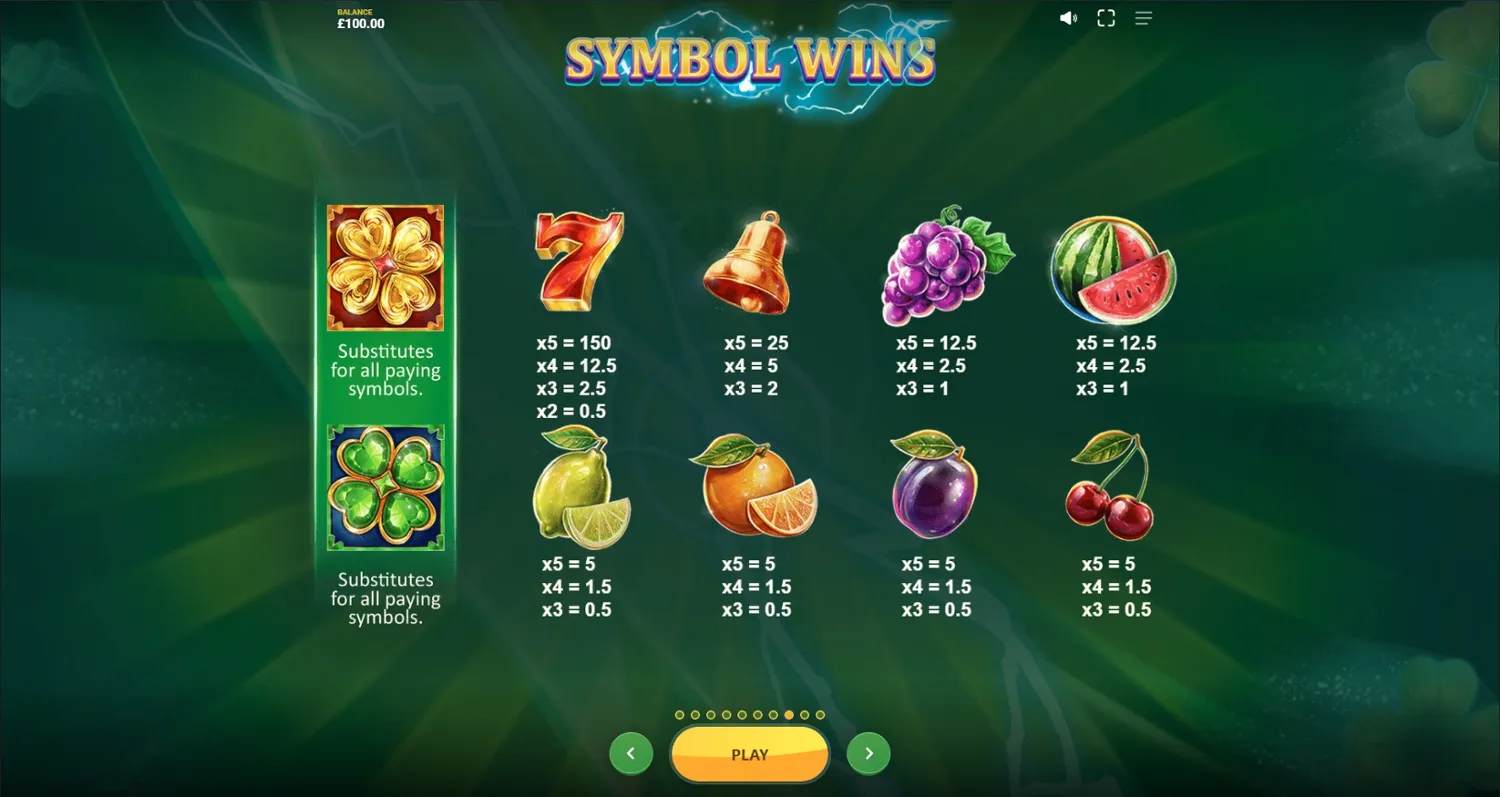Screen dimensions: 1500x797
Task: Select the Plum symbol
Action: [x=933, y=488]
